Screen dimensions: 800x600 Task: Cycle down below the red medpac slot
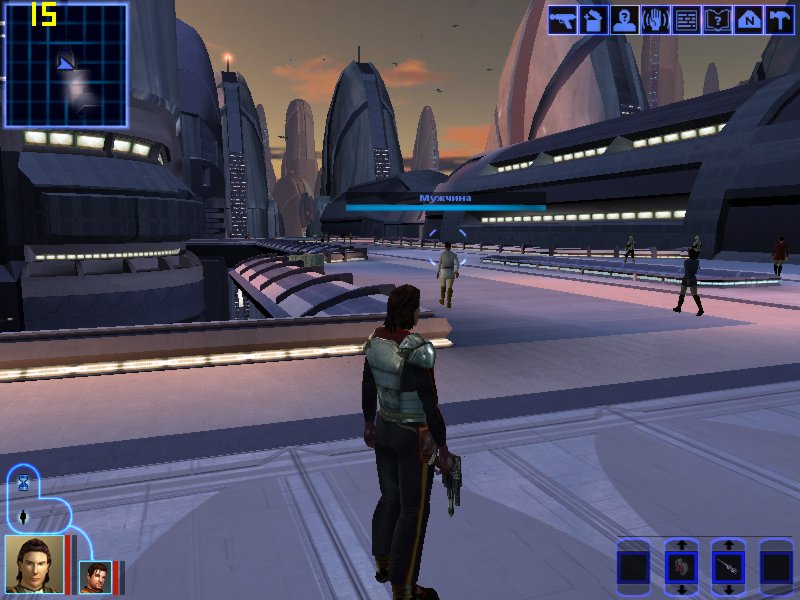[x=681, y=589]
